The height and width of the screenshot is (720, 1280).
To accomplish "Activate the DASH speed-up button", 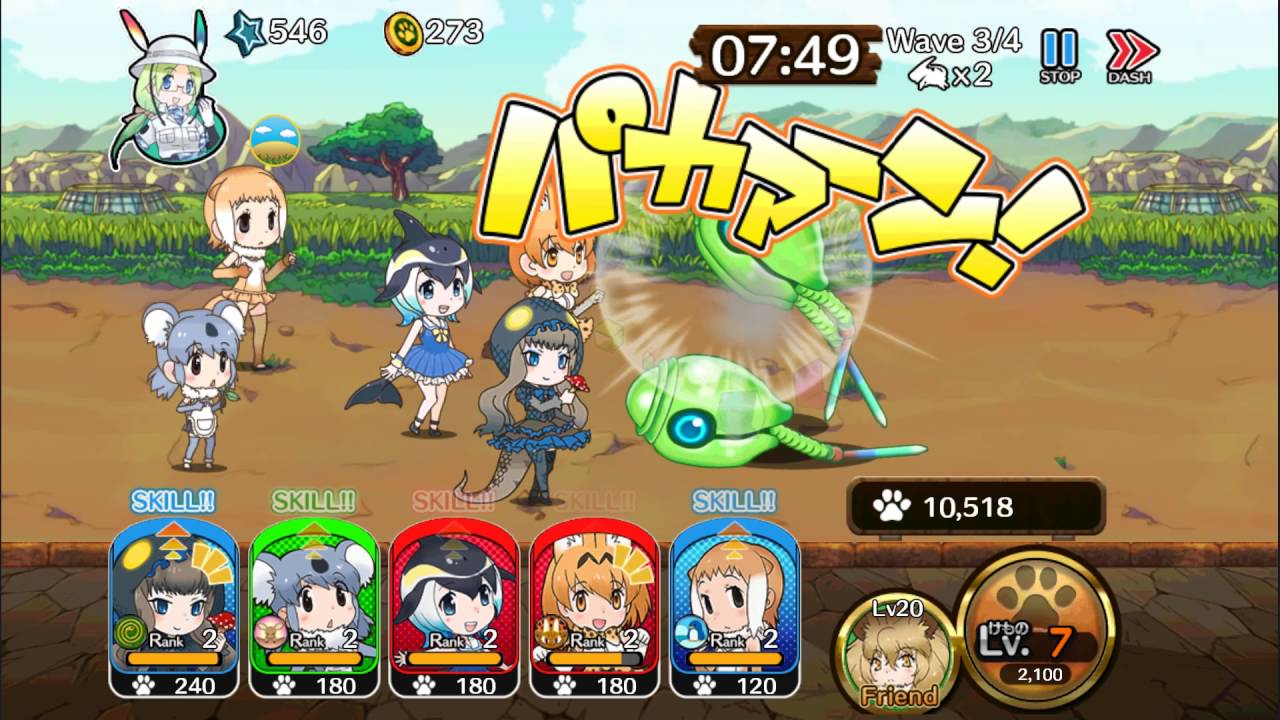I will pyautogui.click(x=1131, y=55).
